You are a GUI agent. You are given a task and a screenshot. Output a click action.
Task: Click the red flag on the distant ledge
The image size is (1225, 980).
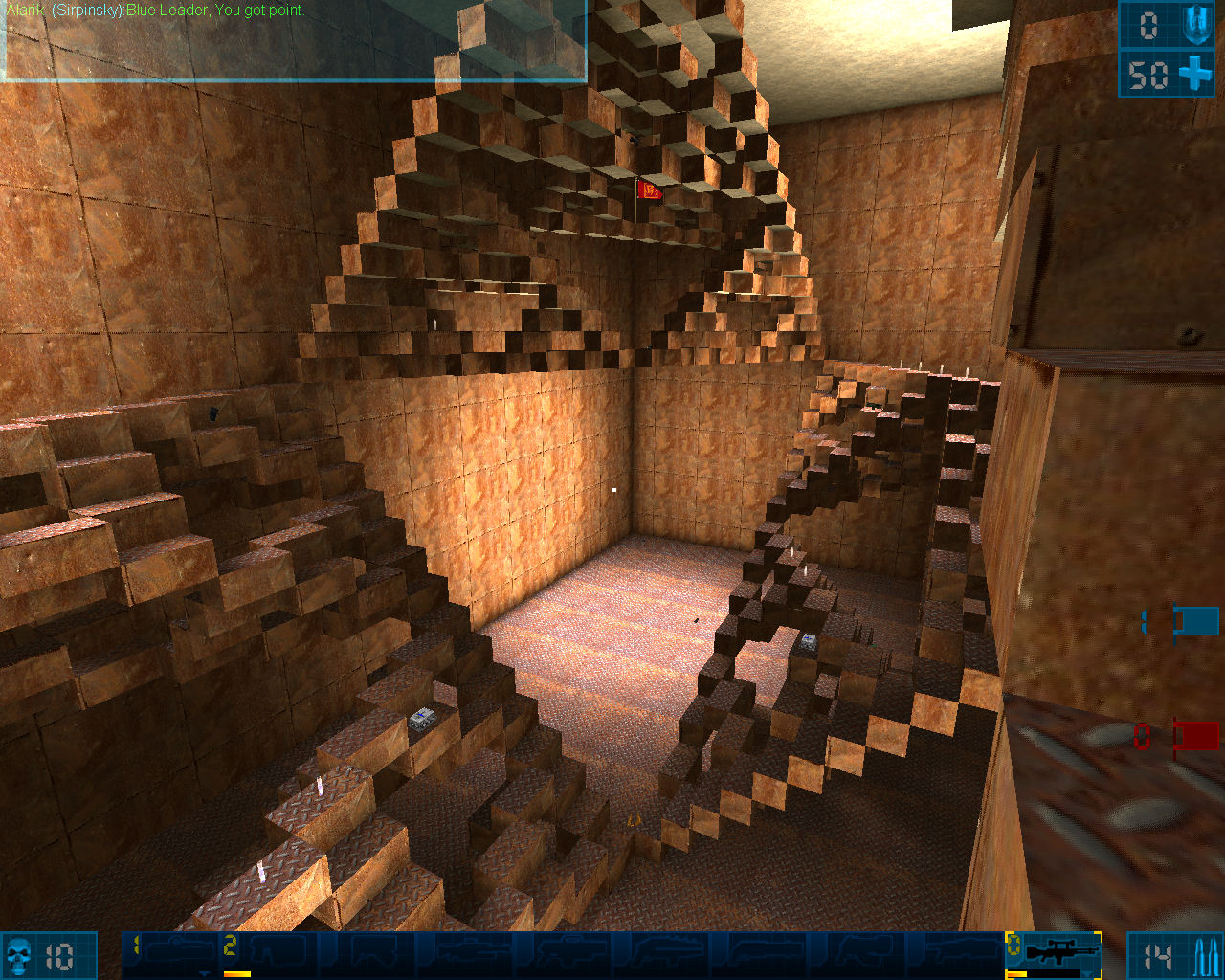coord(647,191)
